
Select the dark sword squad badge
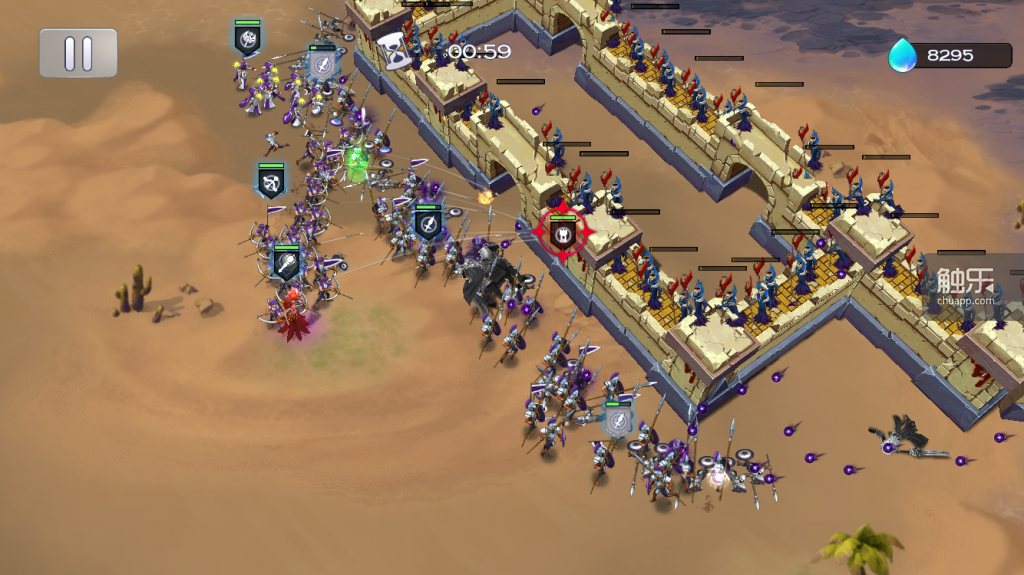tap(428, 223)
